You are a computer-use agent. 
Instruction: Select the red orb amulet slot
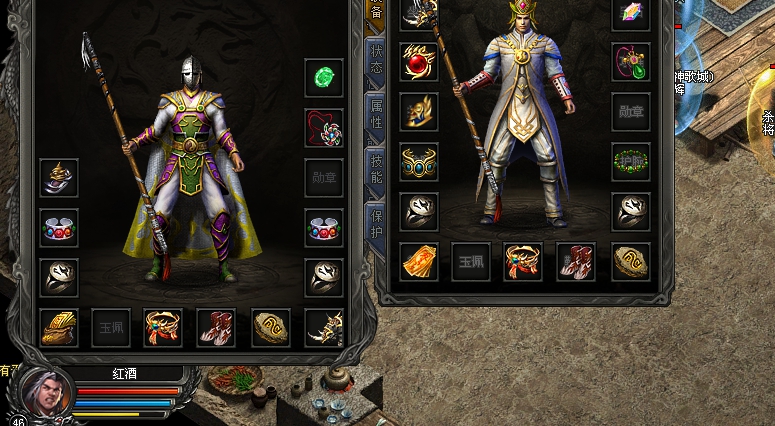coord(419,62)
